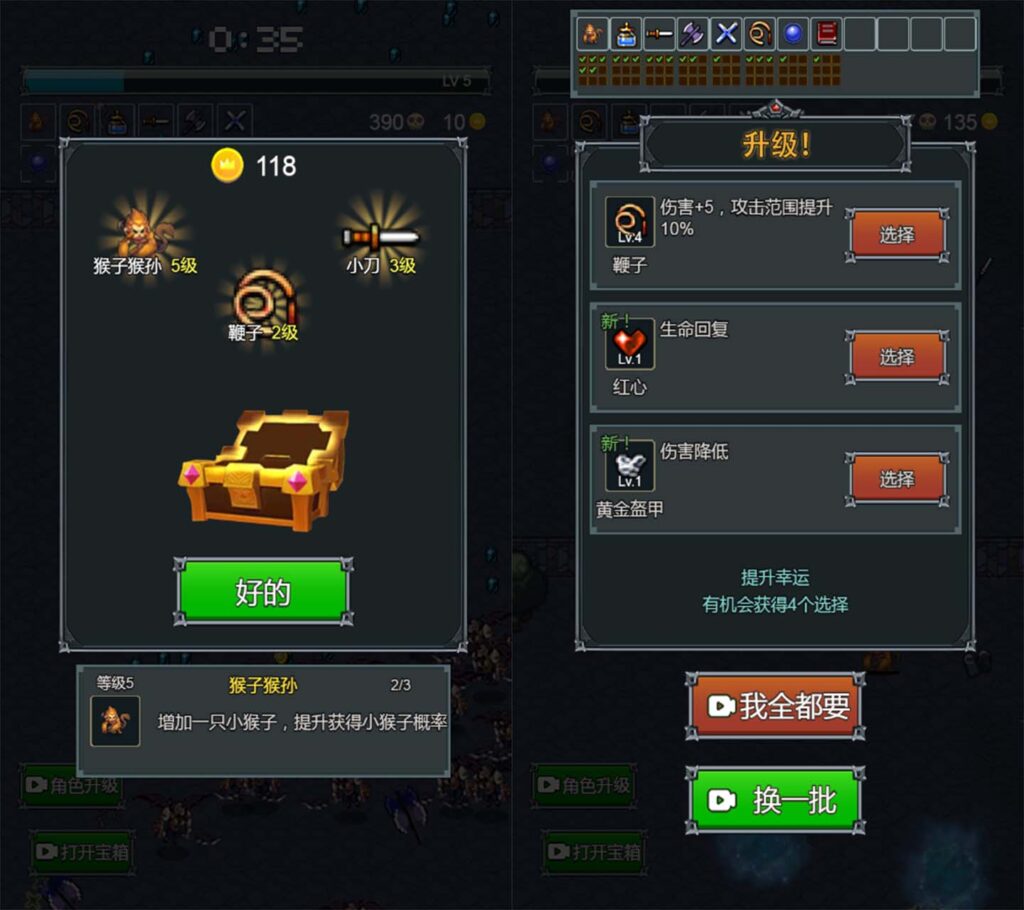Image resolution: width=1024 pixels, height=910 pixels.
Task: Choose the 红心 生命回复 upgrade
Action: pyautogui.click(x=897, y=357)
